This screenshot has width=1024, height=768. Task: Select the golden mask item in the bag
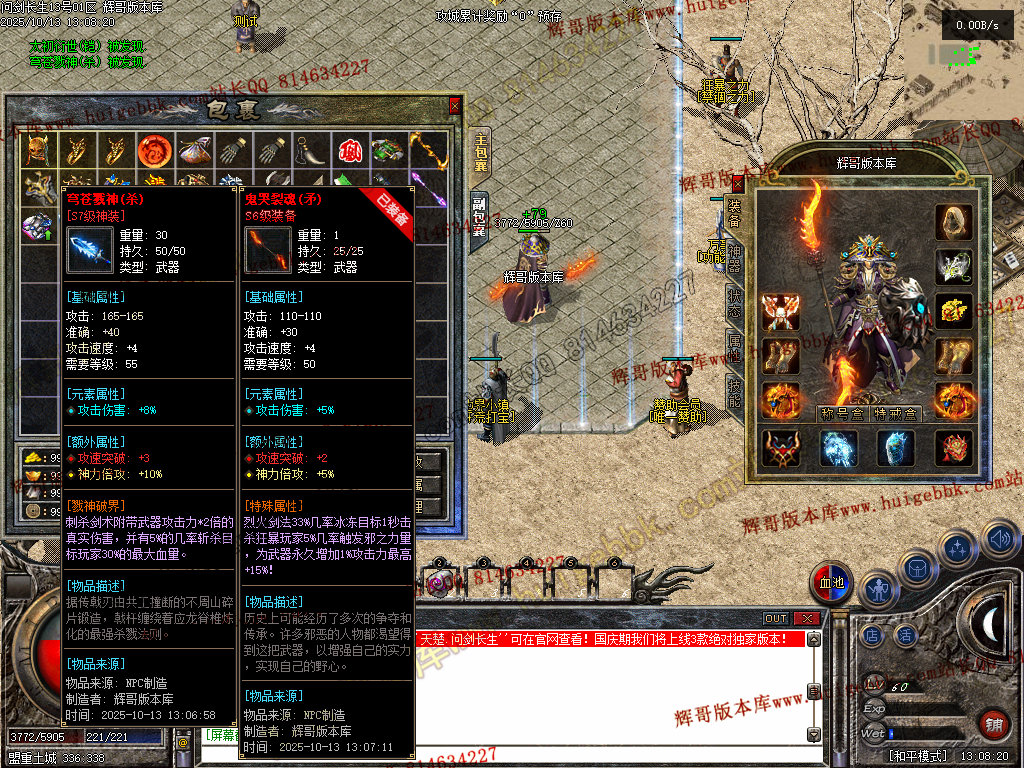pos(37,151)
